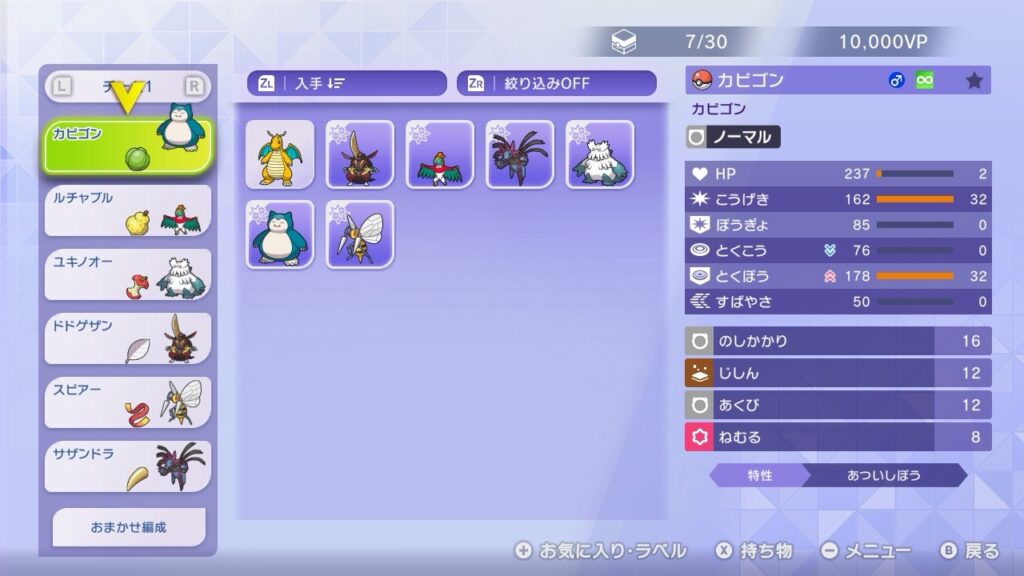Select スピアー team slot

[127, 402]
